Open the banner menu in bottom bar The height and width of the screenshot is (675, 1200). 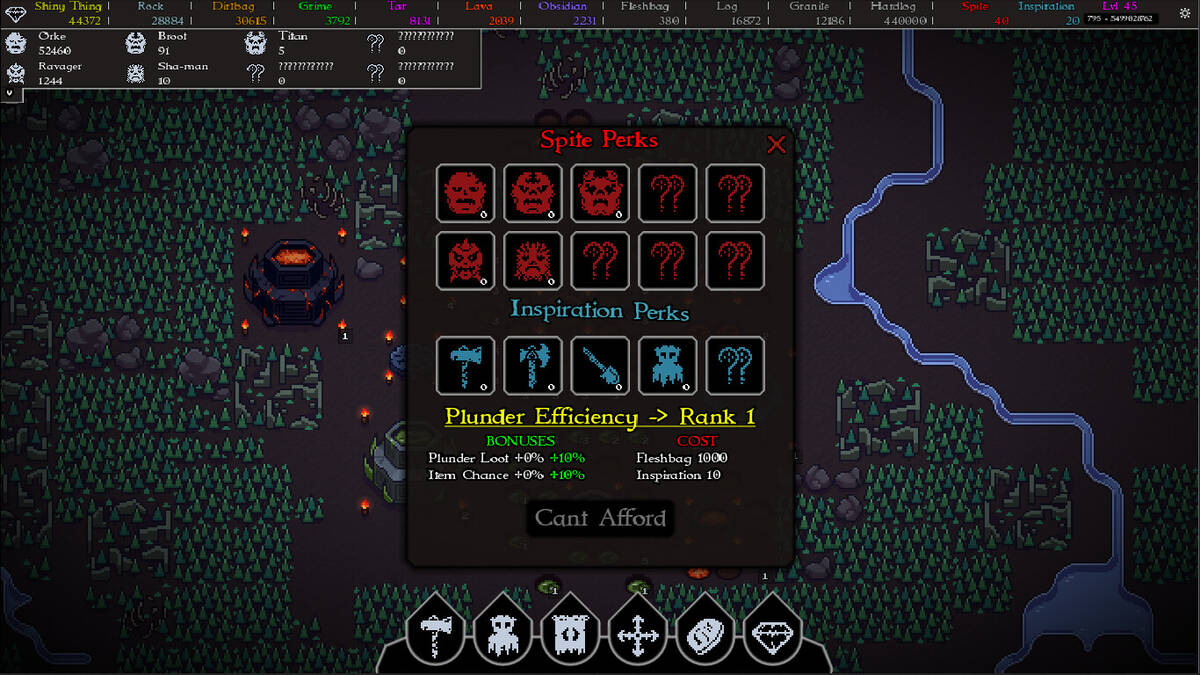pos(570,632)
